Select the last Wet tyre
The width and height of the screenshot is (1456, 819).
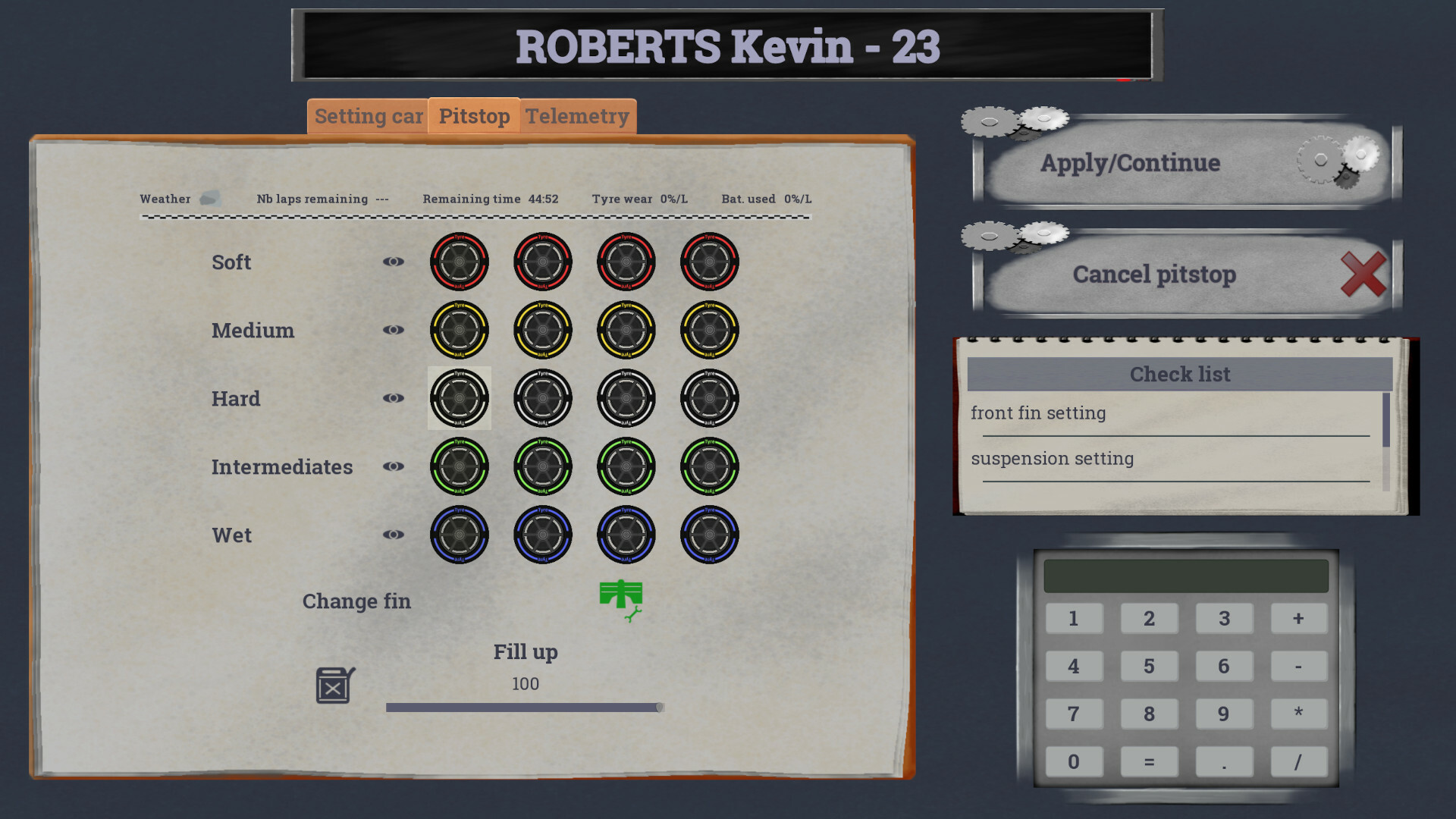coord(708,535)
